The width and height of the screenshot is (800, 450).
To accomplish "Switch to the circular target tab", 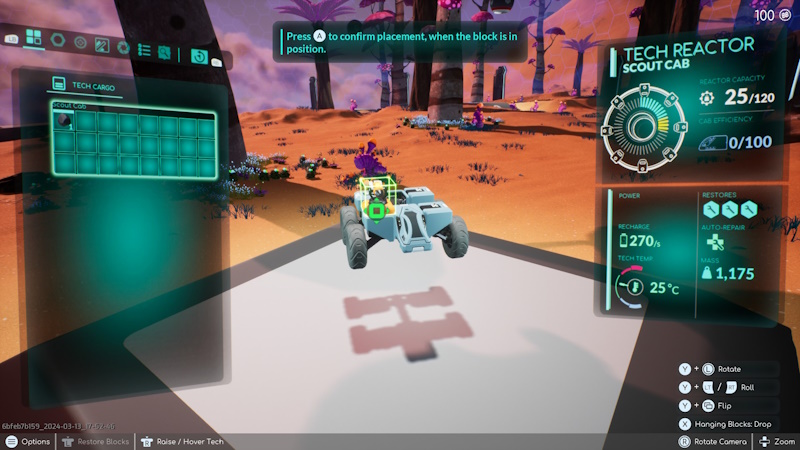I will coord(81,44).
